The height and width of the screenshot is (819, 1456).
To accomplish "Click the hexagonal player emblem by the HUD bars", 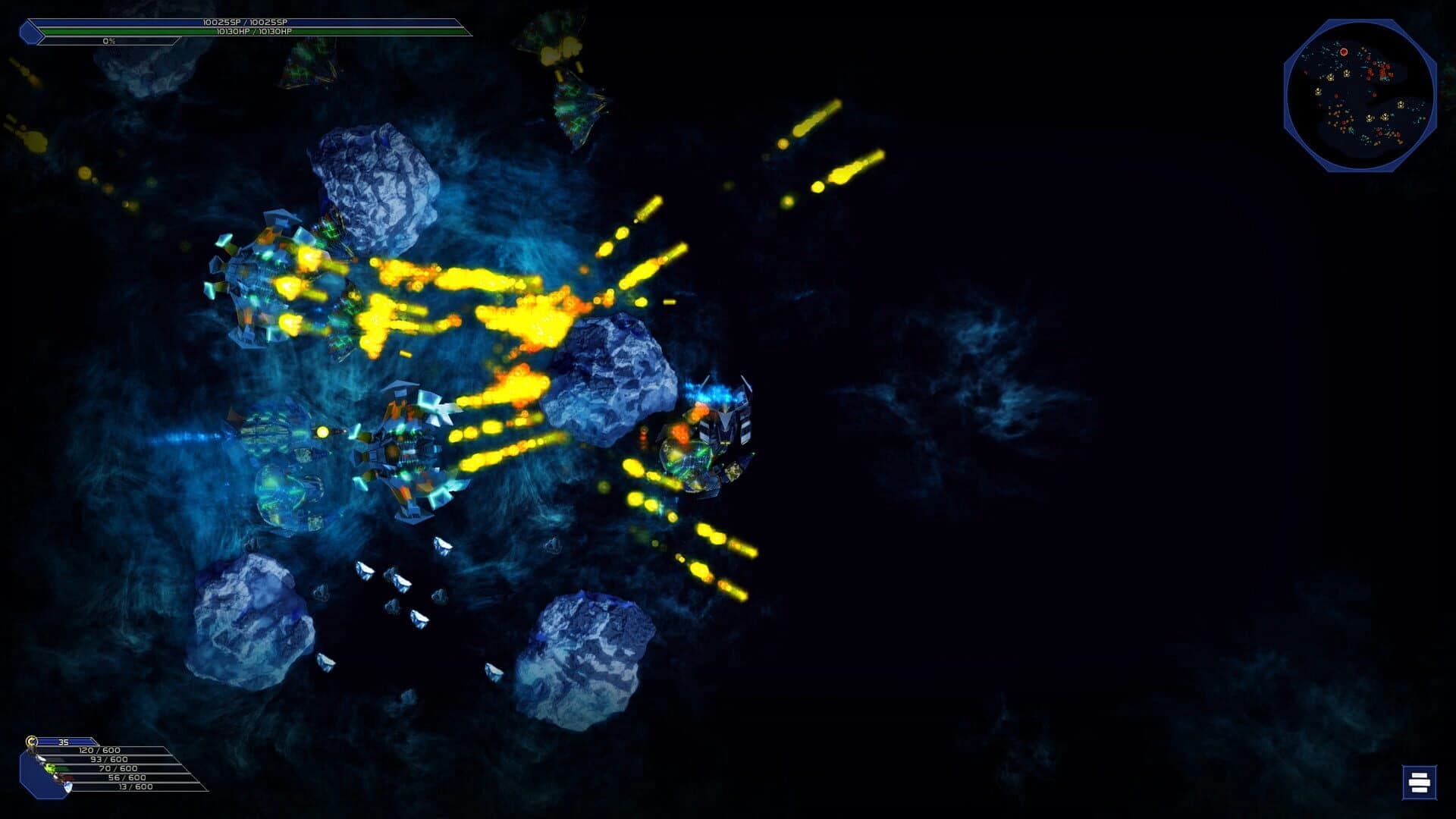I will pyautogui.click(x=29, y=31).
